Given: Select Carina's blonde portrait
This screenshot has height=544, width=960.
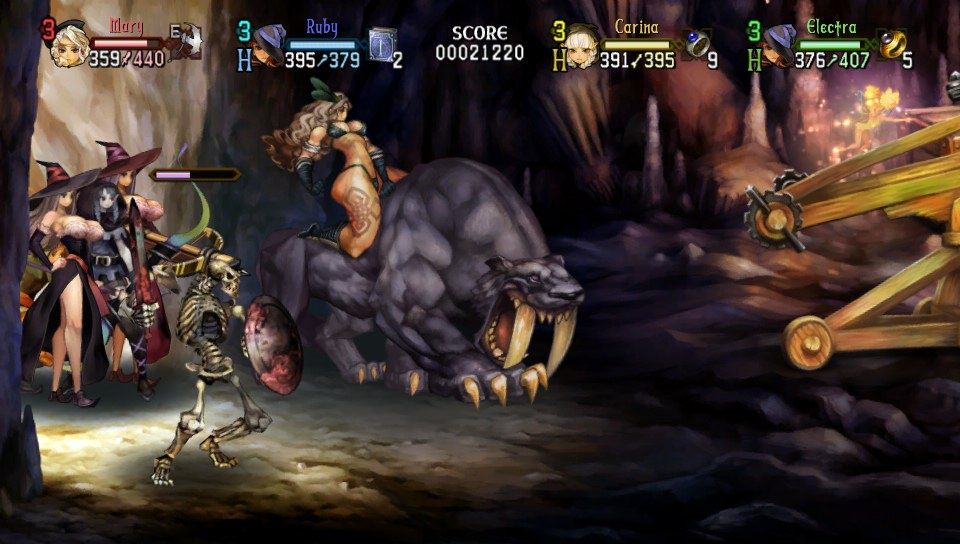Looking at the screenshot, I should coord(582,46).
